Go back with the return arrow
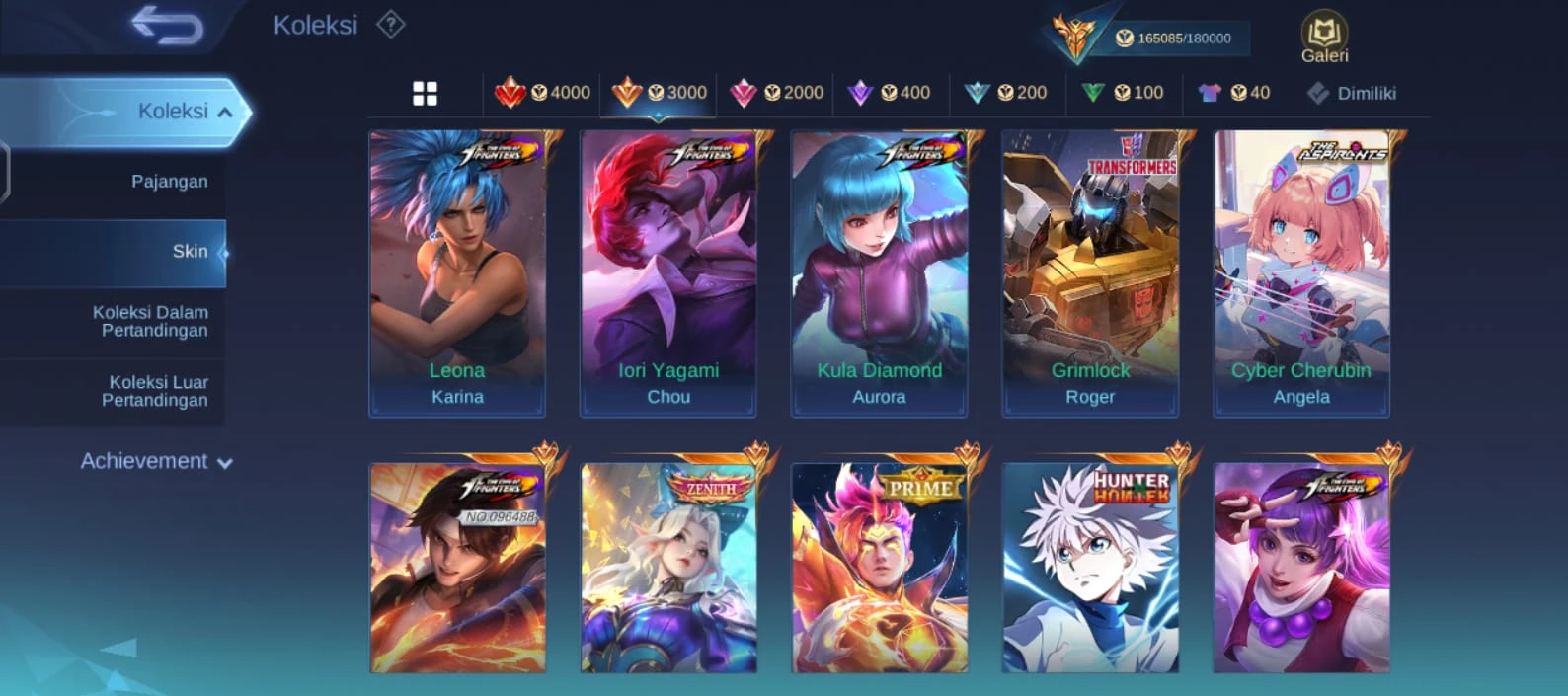1568x696 pixels. tap(167, 26)
